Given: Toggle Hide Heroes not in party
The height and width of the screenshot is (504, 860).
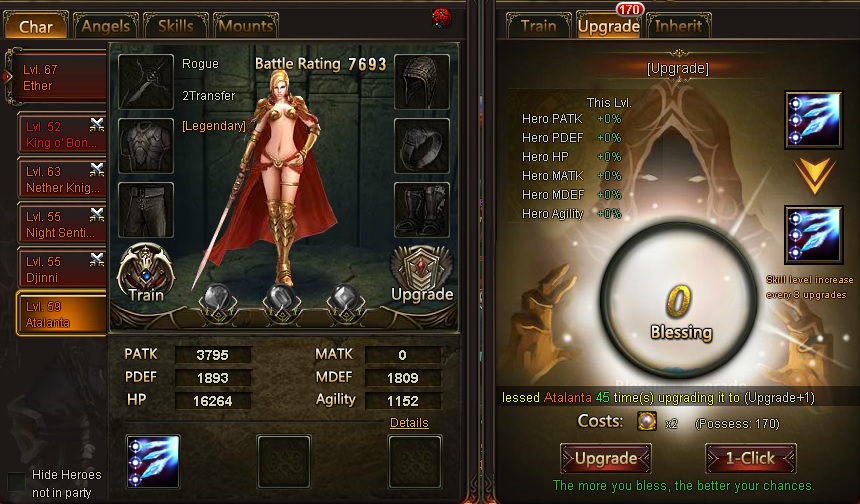Looking at the screenshot, I should tap(16, 481).
